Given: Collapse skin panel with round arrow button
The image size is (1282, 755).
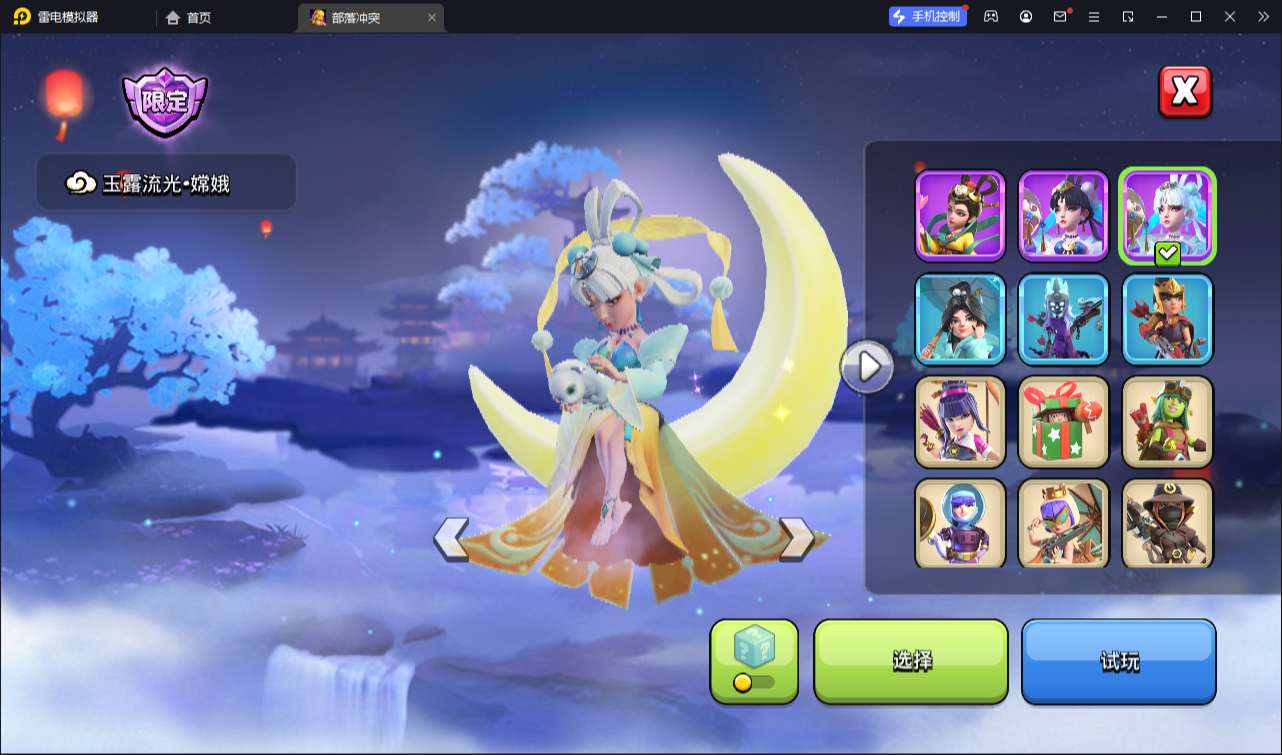Looking at the screenshot, I should coord(867,367).
